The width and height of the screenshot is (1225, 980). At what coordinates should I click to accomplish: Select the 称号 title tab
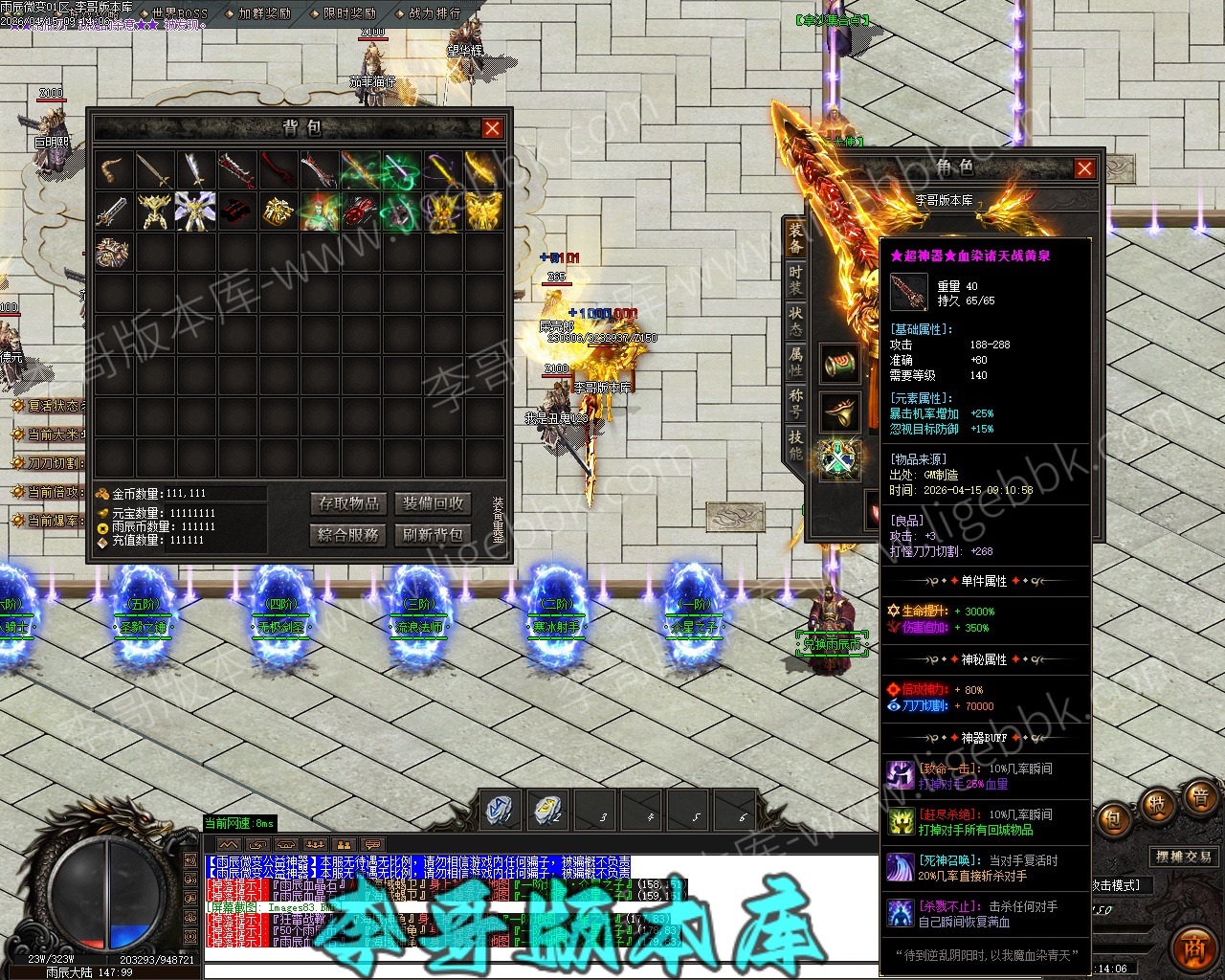click(x=795, y=402)
